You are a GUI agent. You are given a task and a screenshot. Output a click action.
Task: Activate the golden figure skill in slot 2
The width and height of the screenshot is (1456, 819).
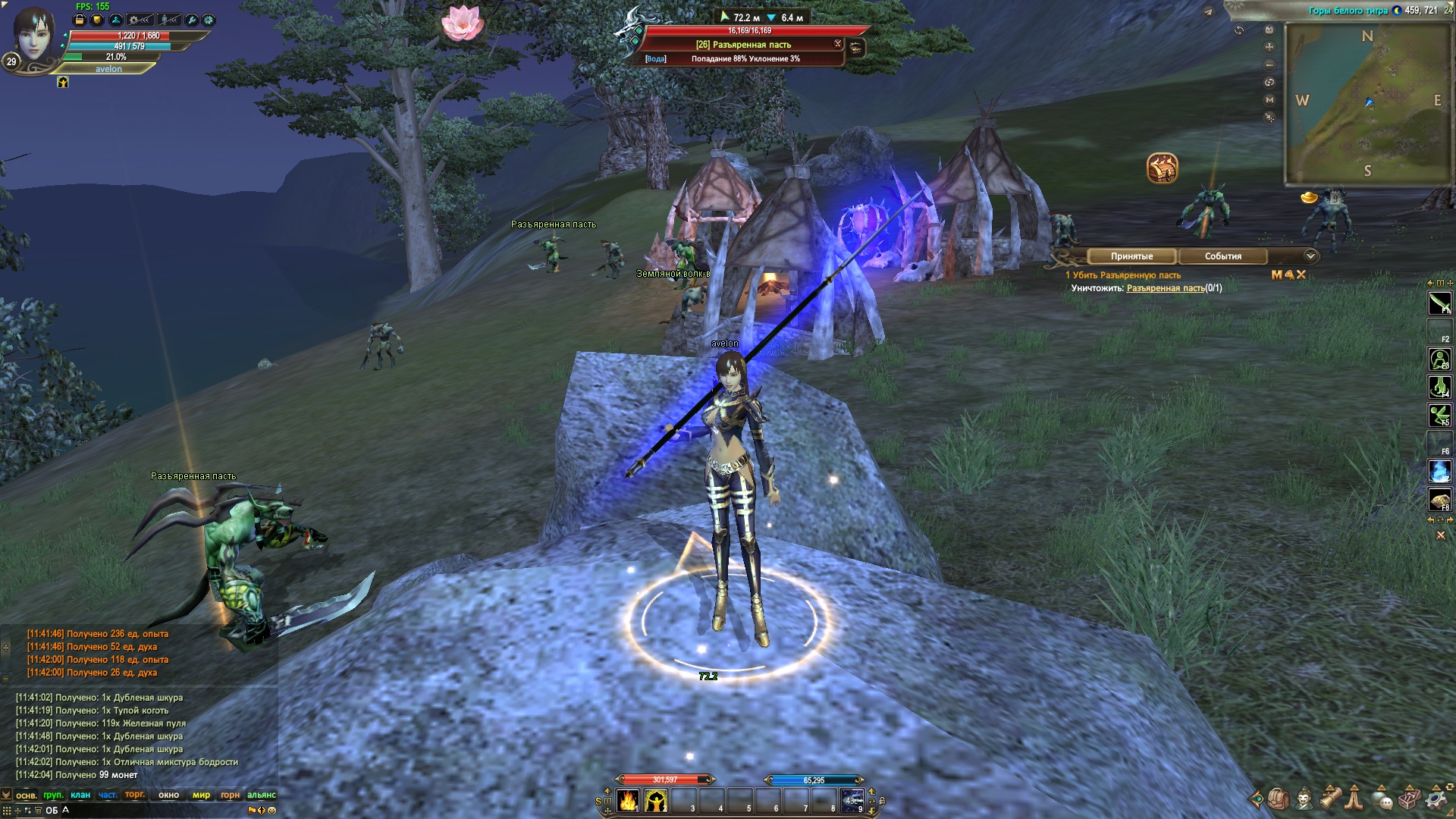[x=656, y=801]
